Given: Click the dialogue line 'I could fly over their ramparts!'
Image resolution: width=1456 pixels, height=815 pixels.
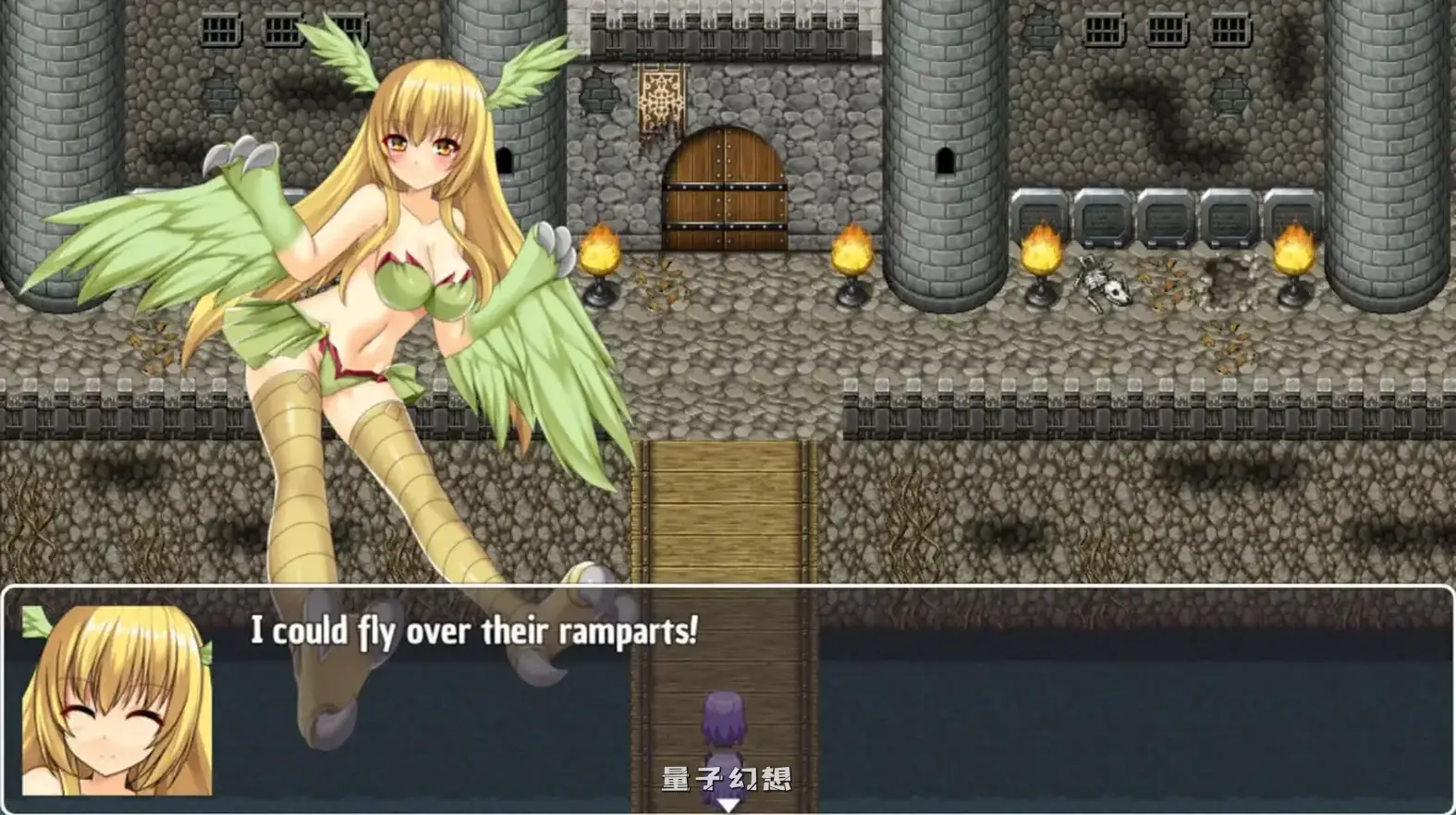Looking at the screenshot, I should (x=473, y=632).
